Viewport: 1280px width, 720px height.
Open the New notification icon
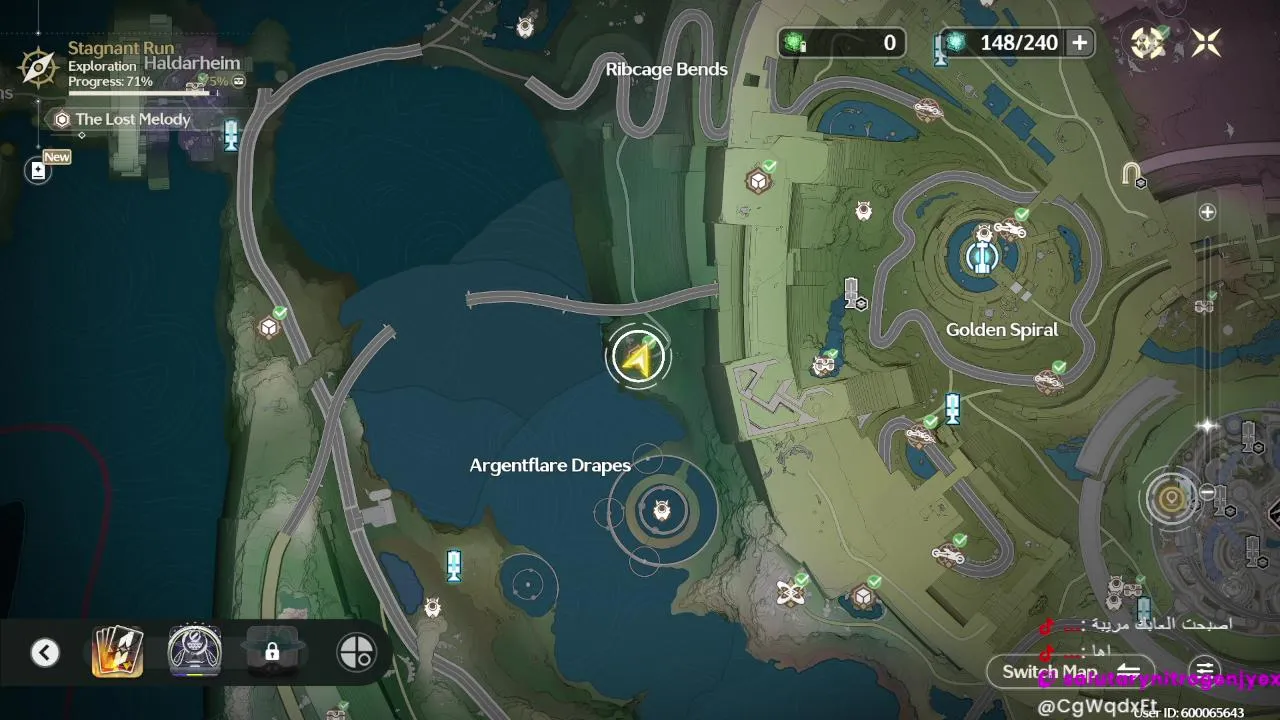[38, 170]
